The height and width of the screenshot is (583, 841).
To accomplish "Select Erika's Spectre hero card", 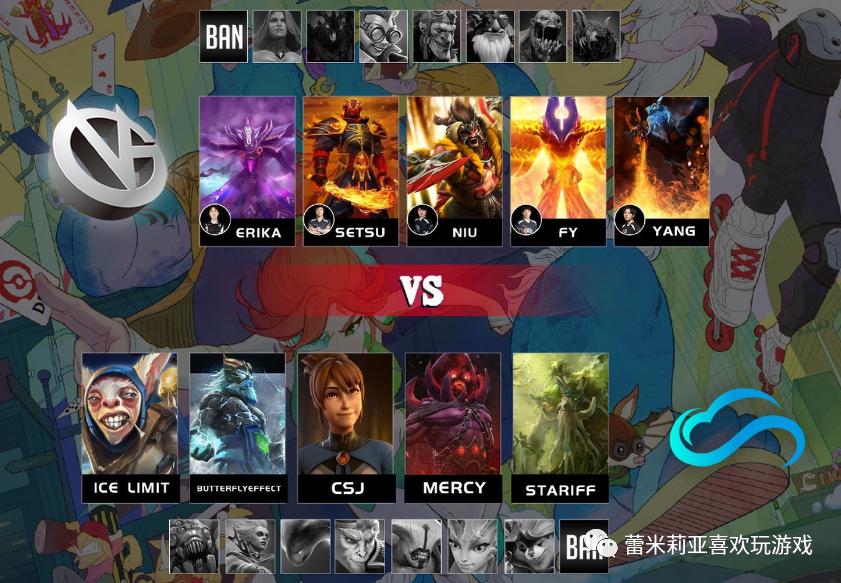I will [248, 160].
